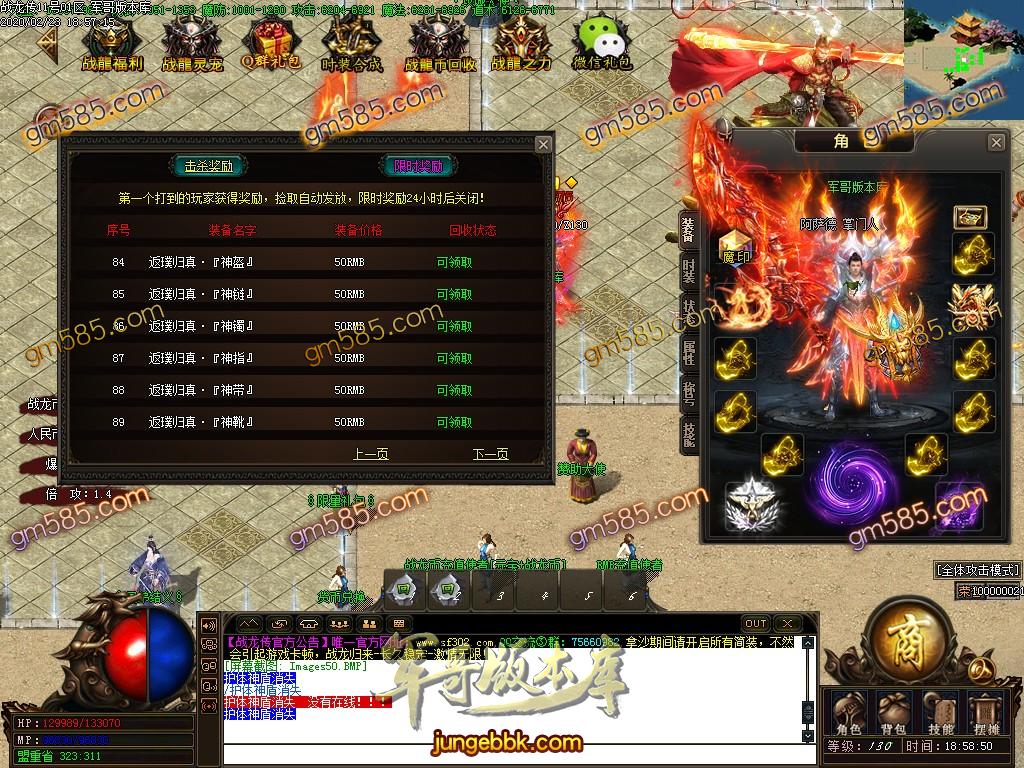The width and height of the screenshot is (1024, 768).
Task: Open the 战龍之力 power menu
Action: [x=521, y=43]
